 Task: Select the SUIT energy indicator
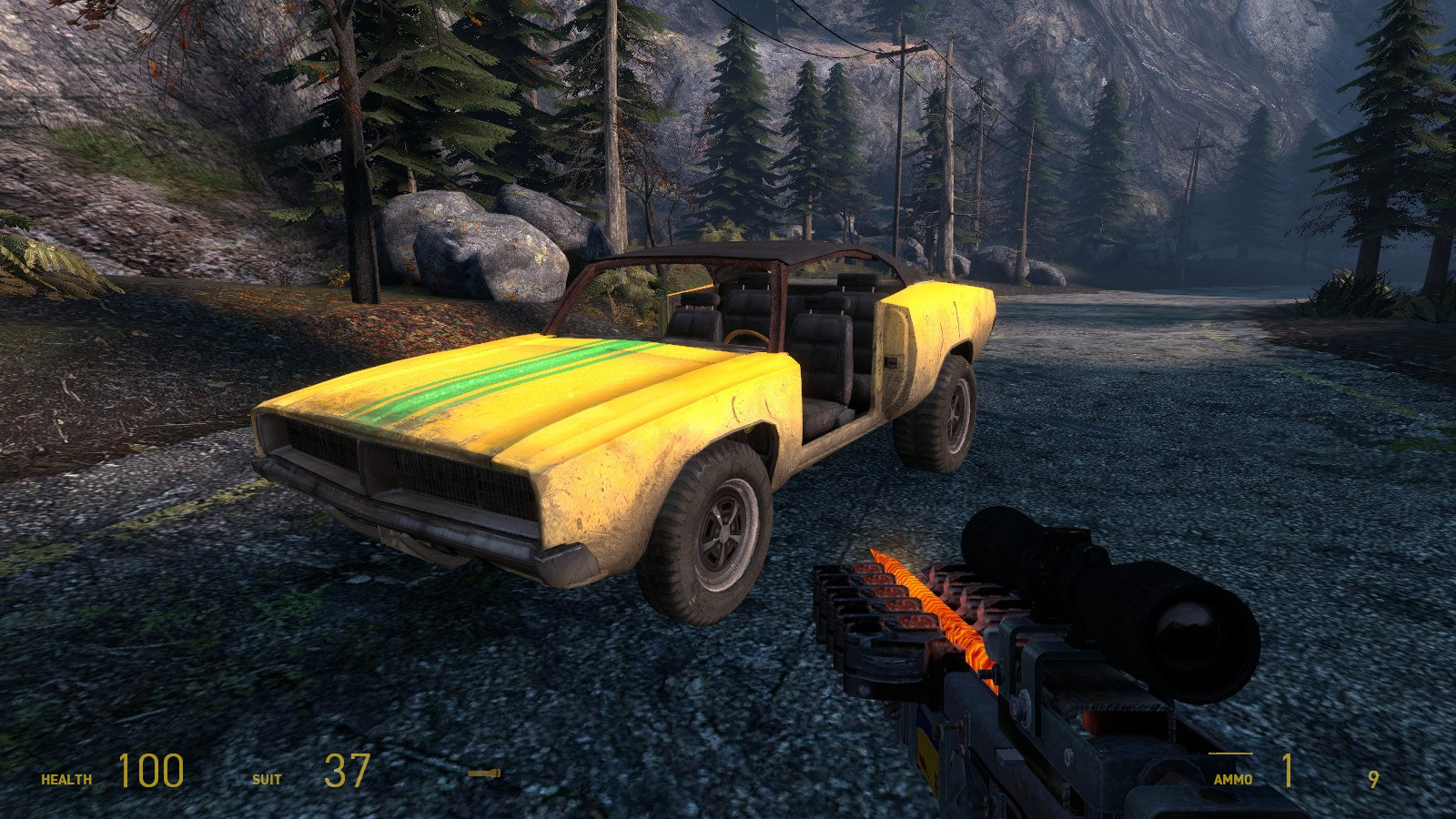[268, 778]
